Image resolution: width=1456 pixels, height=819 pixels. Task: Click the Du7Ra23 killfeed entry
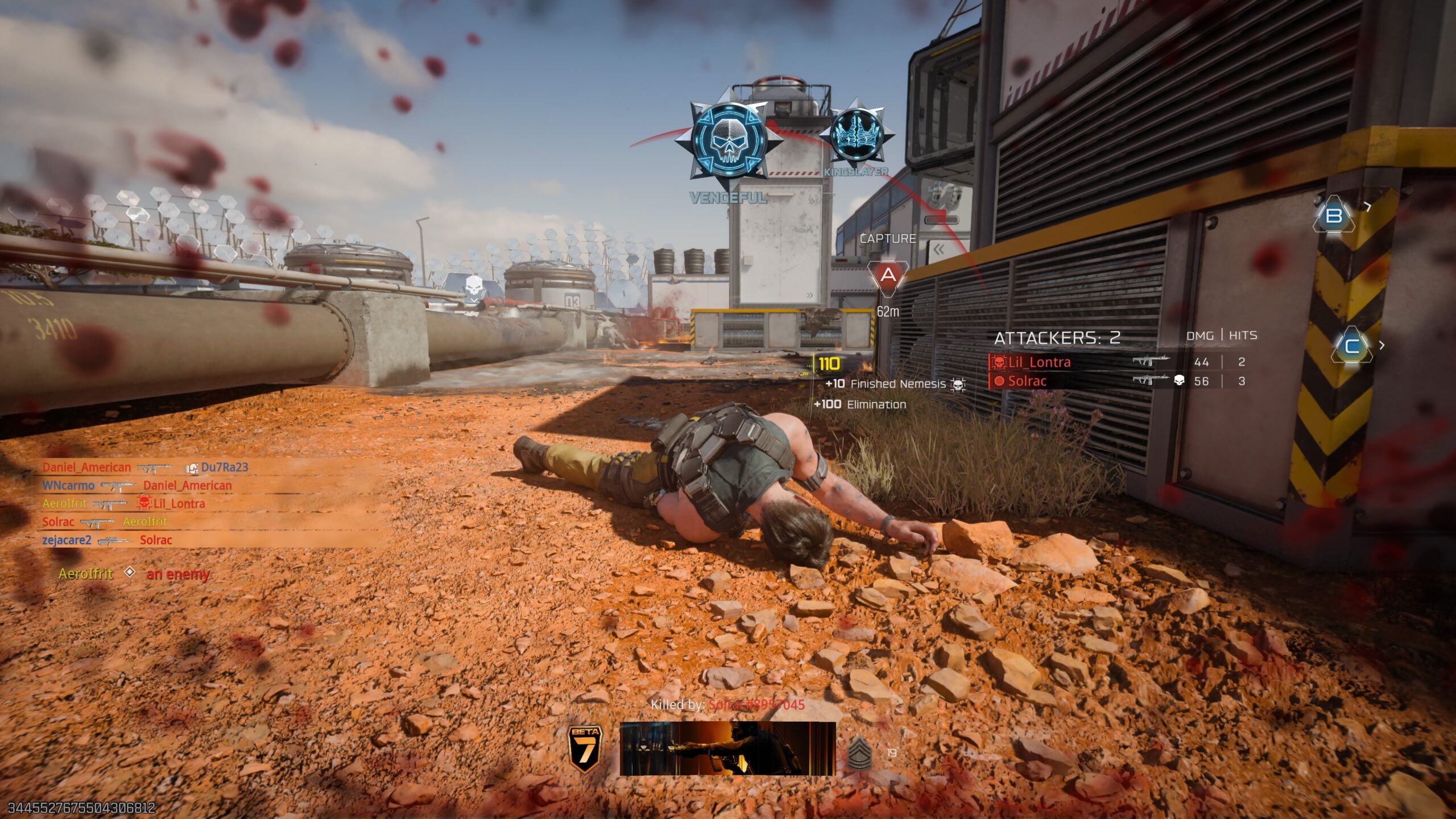[225, 468]
